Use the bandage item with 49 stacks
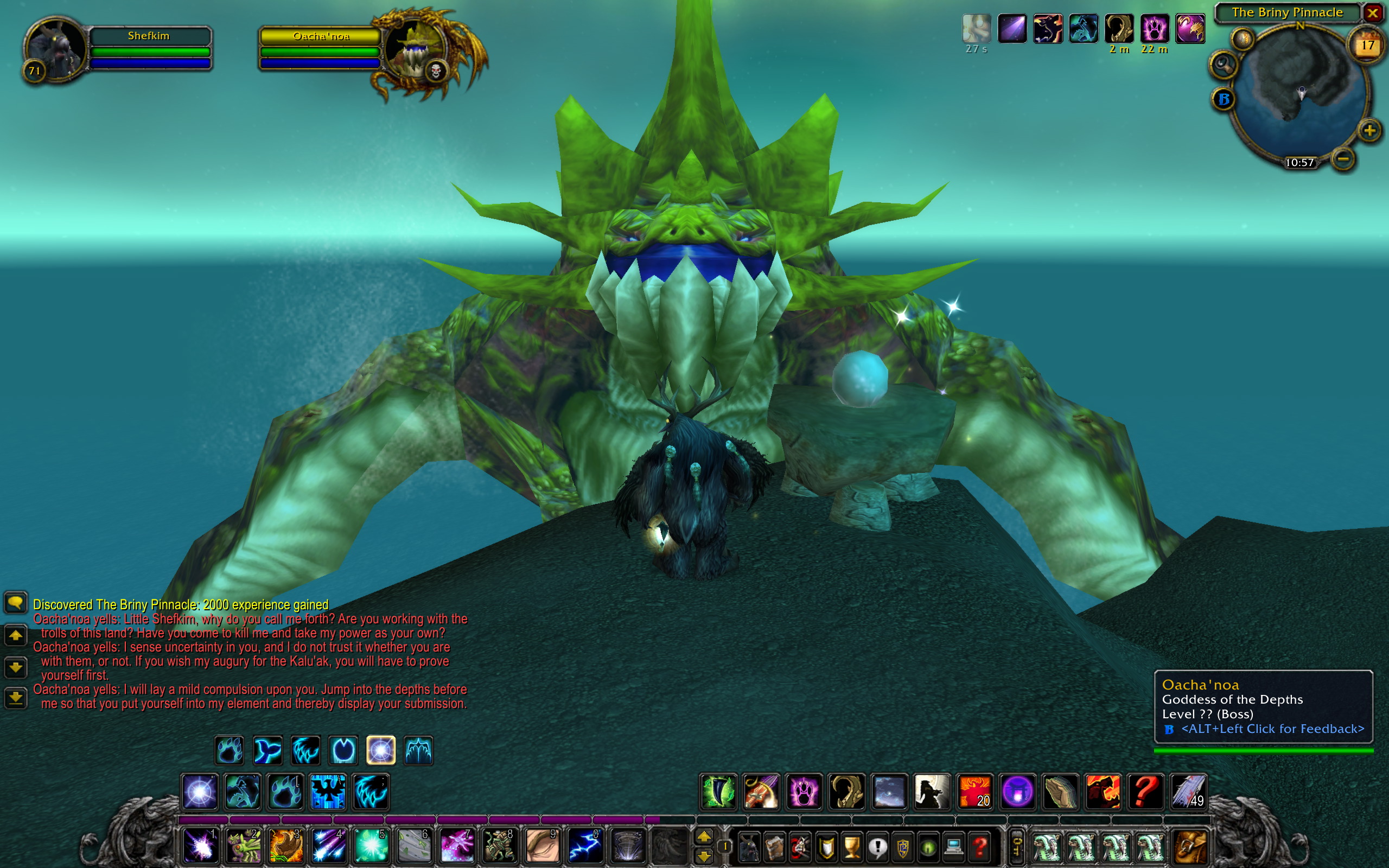Image resolution: width=1389 pixels, height=868 pixels. pyautogui.click(x=1188, y=792)
